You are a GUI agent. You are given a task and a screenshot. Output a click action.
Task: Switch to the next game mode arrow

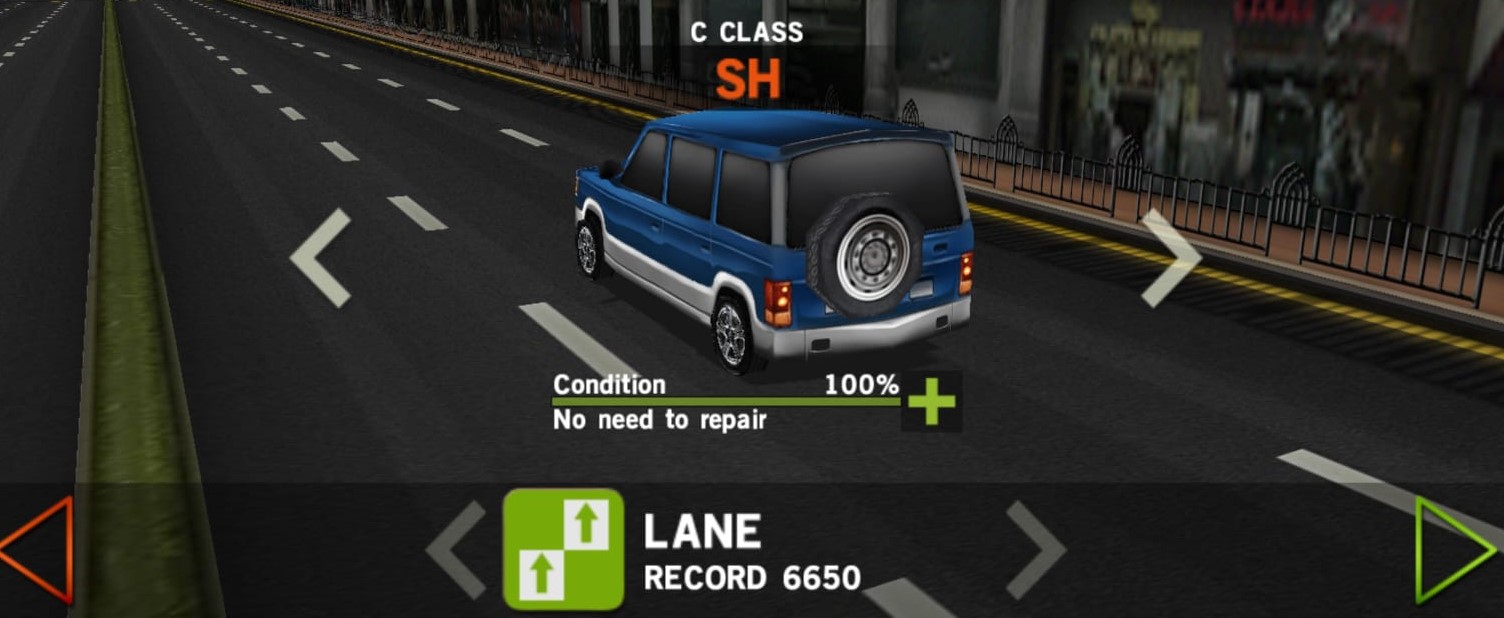pyautogui.click(x=1035, y=550)
